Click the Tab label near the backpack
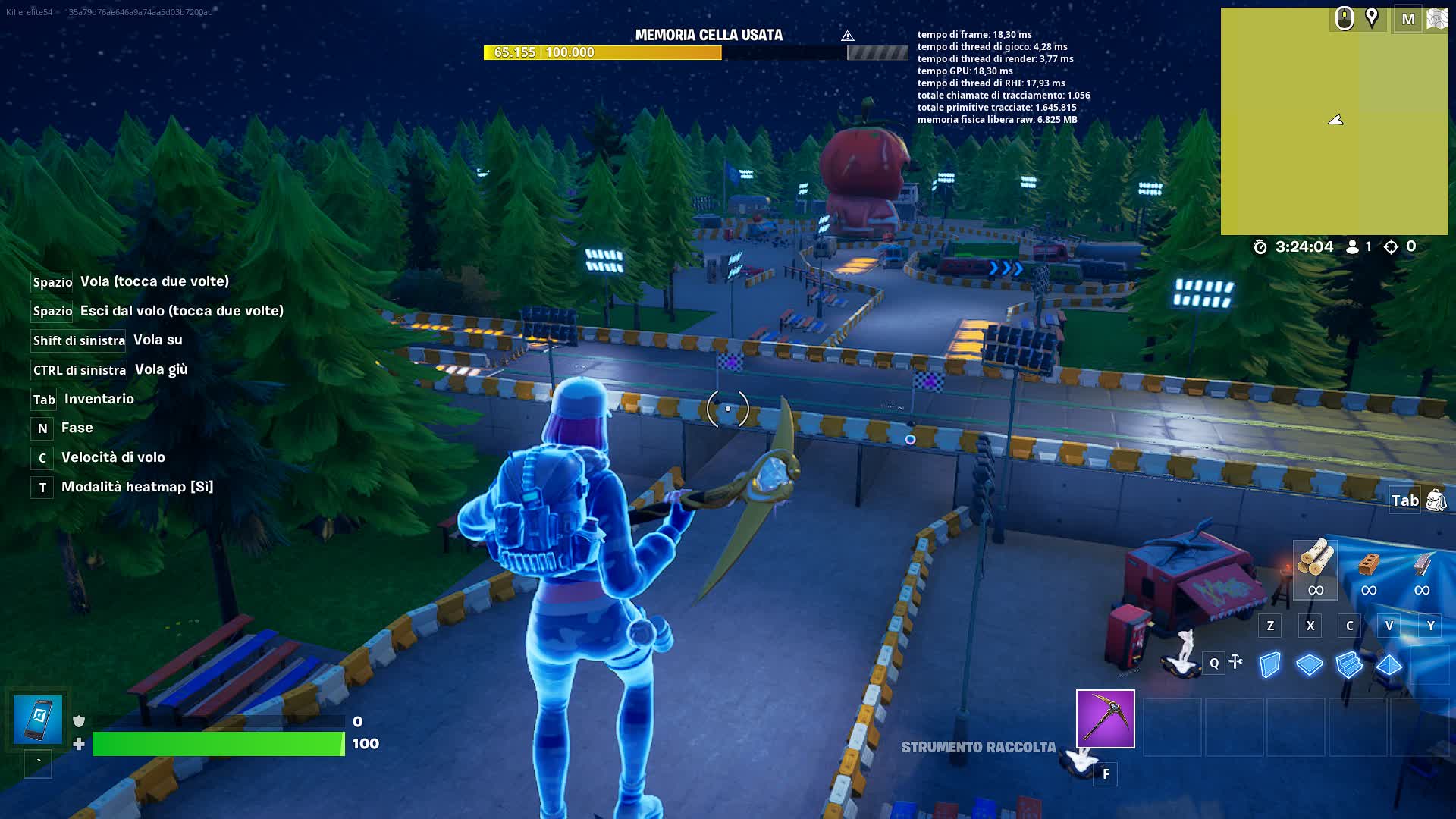Viewport: 1456px width, 819px height. tap(1404, 500)
